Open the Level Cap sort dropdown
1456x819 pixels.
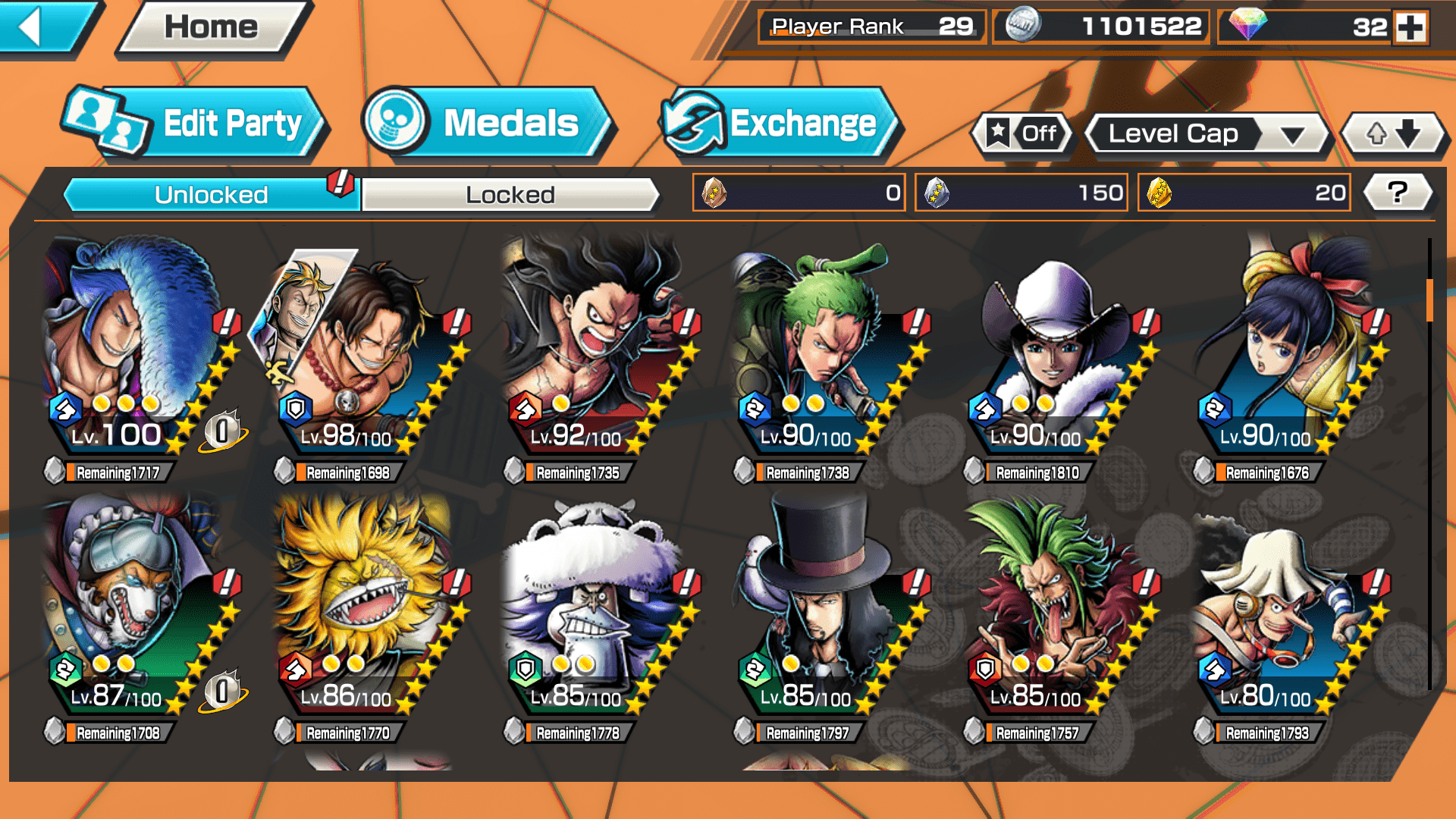click(1207, 134)
